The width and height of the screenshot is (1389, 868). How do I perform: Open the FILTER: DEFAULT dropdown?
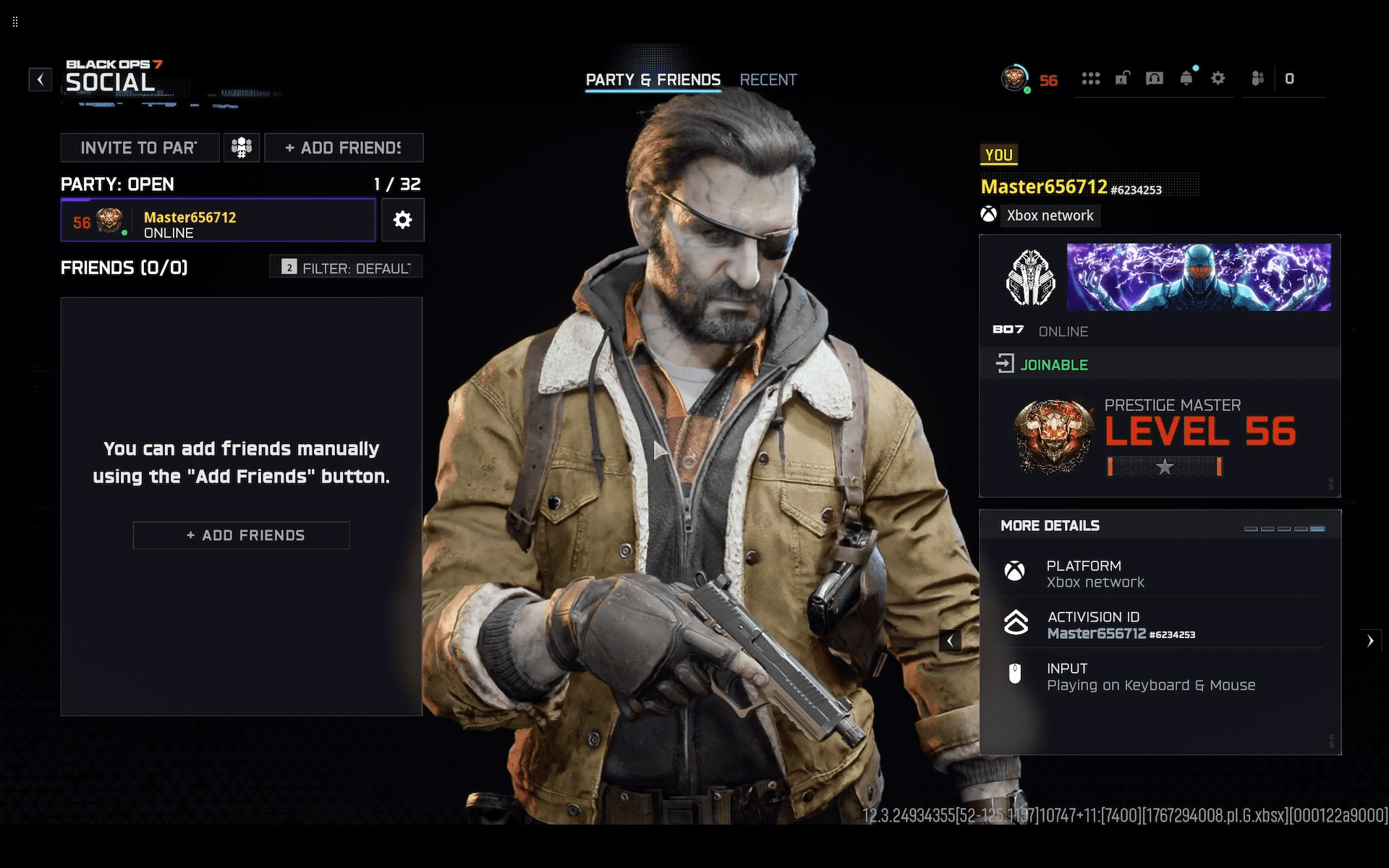(x=345, y=267)
